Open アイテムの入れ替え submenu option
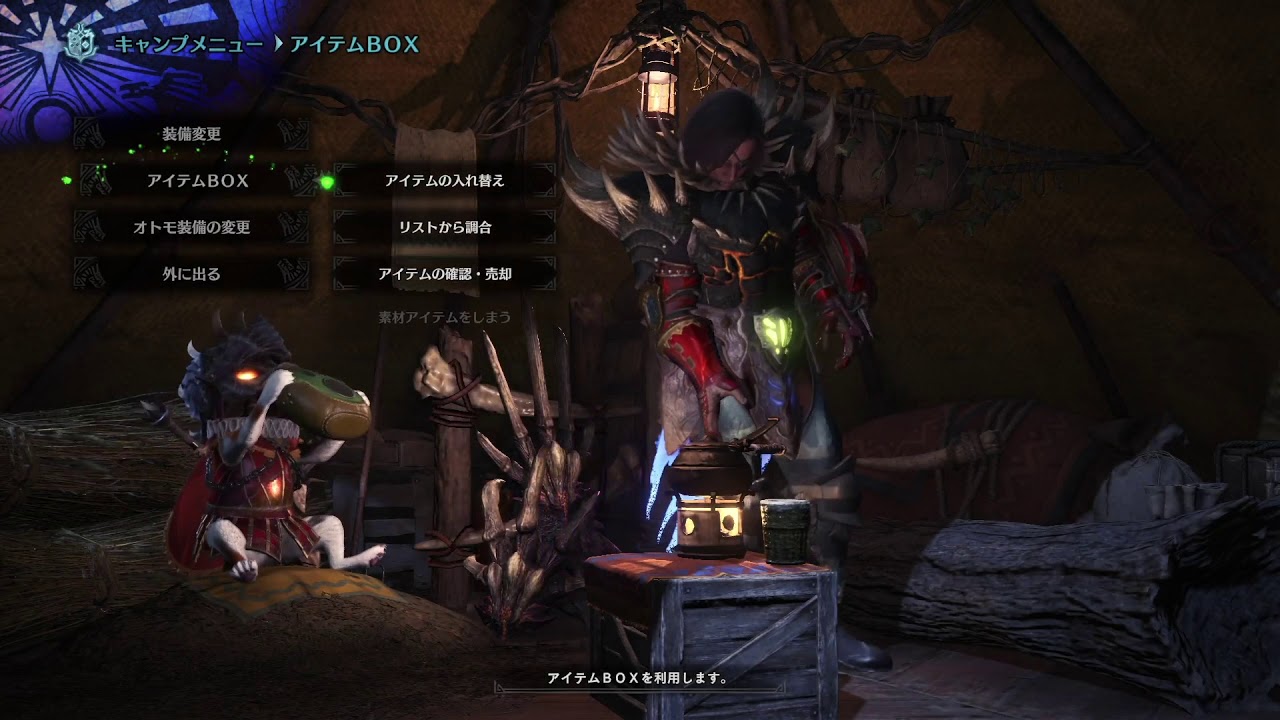The image size is (1280, 720). click(444, 181)
